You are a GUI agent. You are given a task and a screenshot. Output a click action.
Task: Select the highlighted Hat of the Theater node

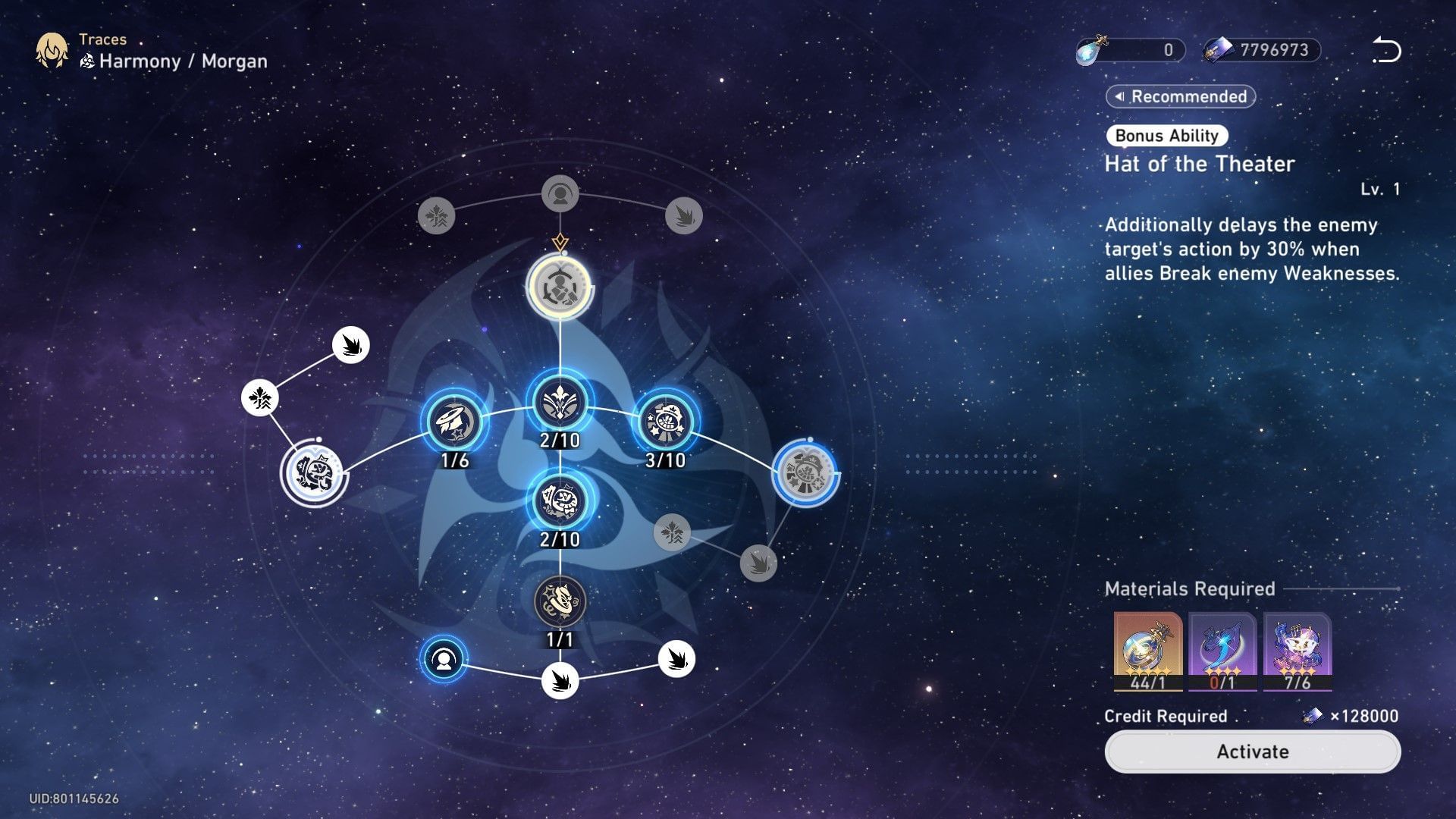pyautogui.click(x=561, y=288)
